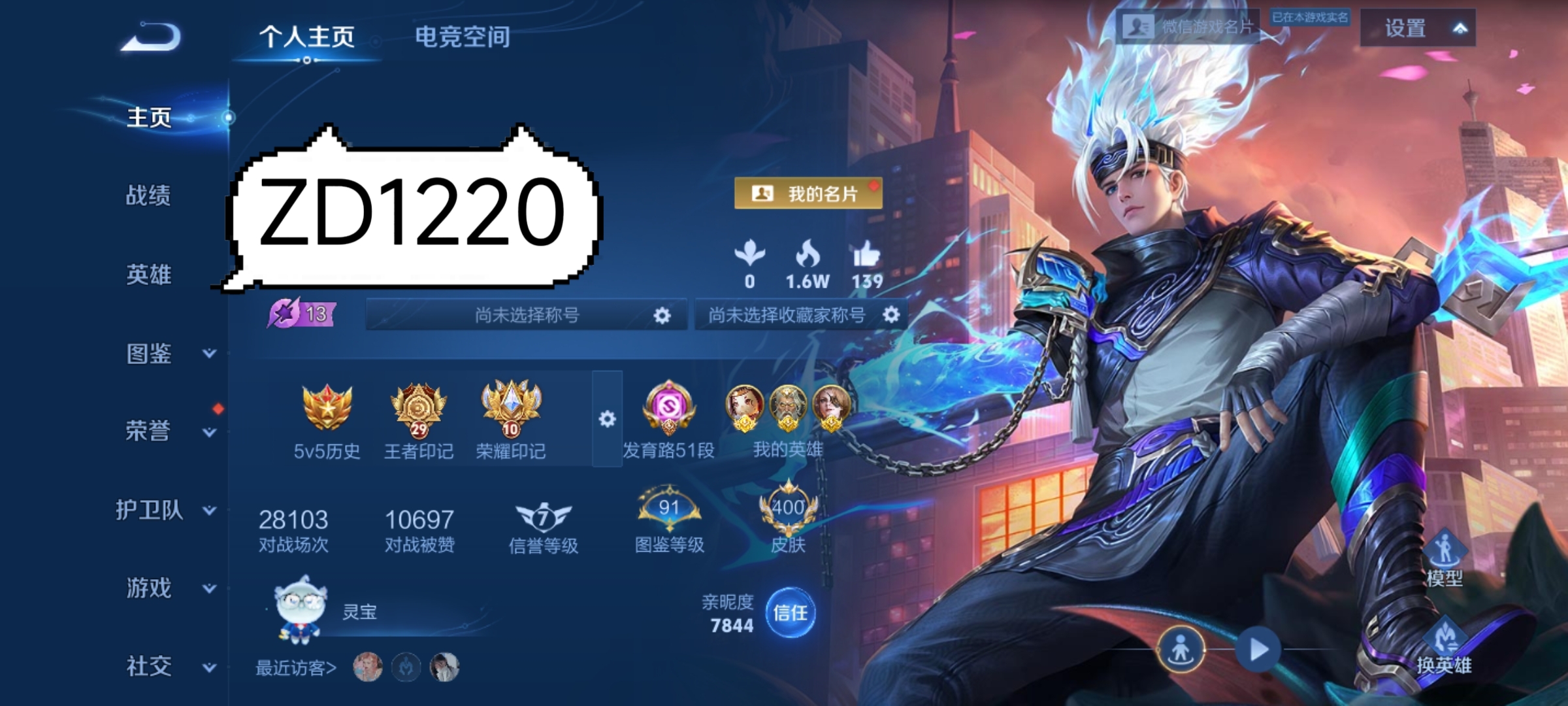Switch to the 电竞空间 tab
Image resolution: width=1568 pixels, height=706 pixels.
click(x=462, y=37)
